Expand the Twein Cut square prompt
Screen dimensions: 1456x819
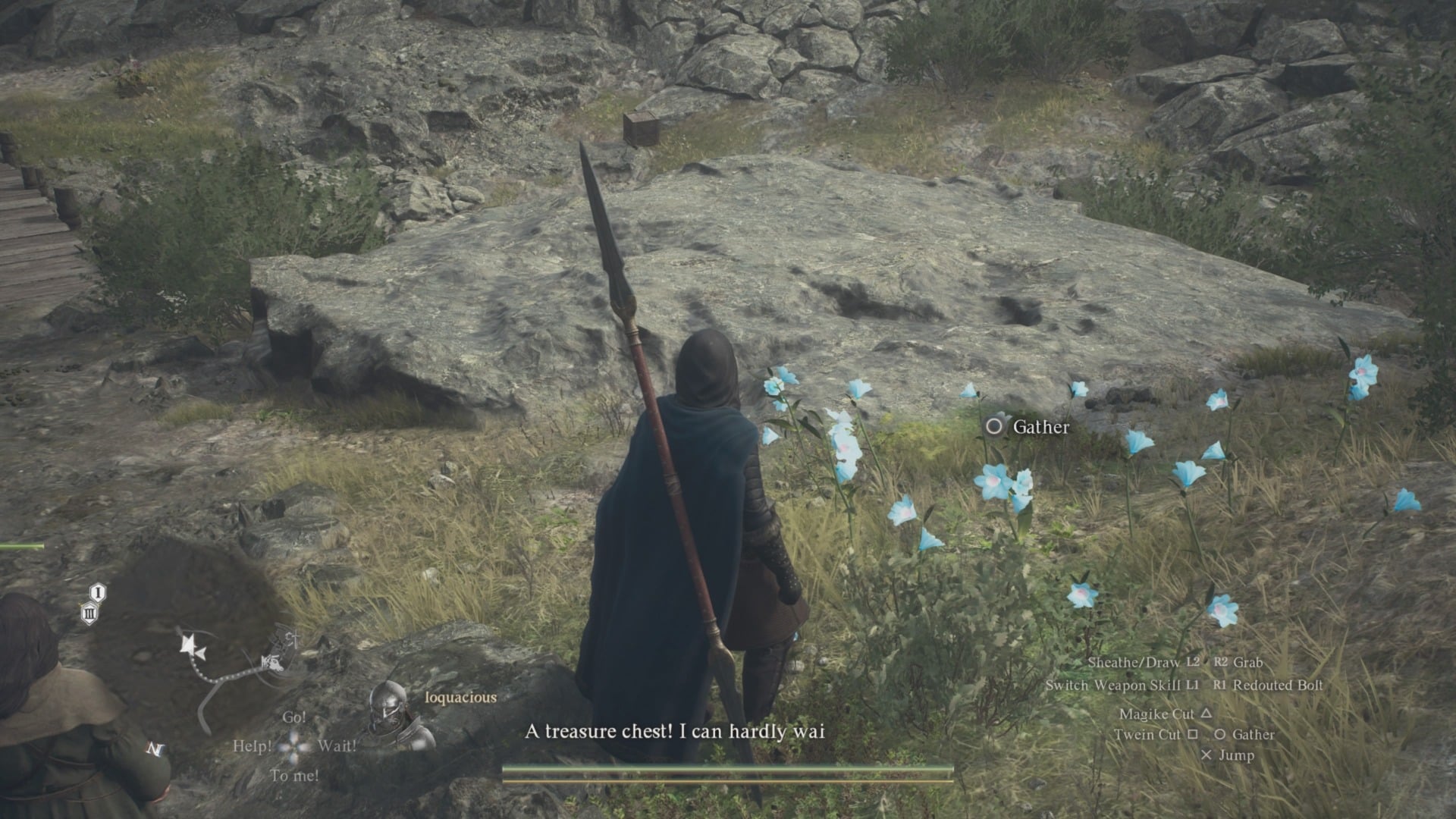coord(1156,735)
